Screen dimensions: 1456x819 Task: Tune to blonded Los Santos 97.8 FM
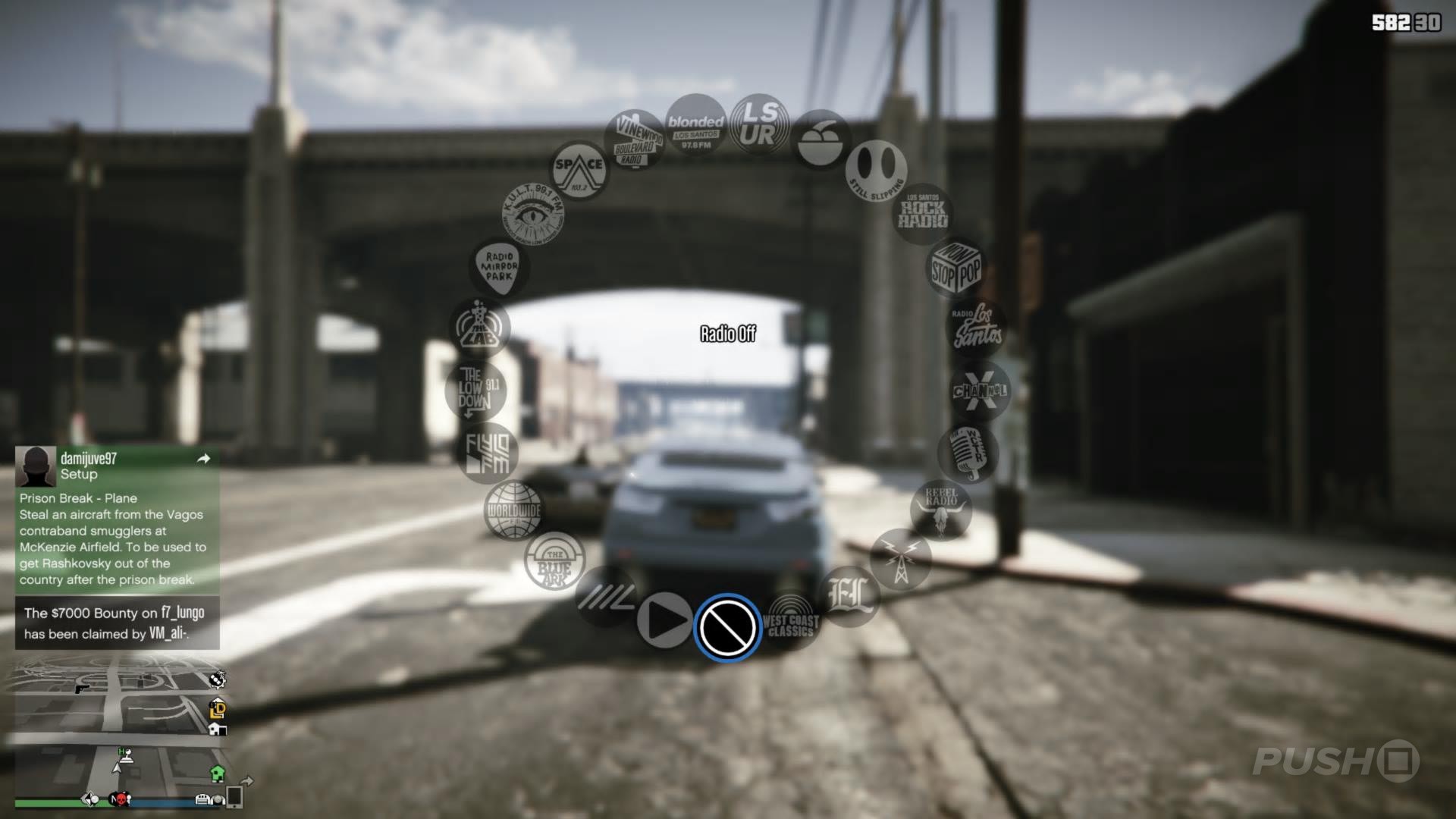pyautogui.click(x=695, y=124)
